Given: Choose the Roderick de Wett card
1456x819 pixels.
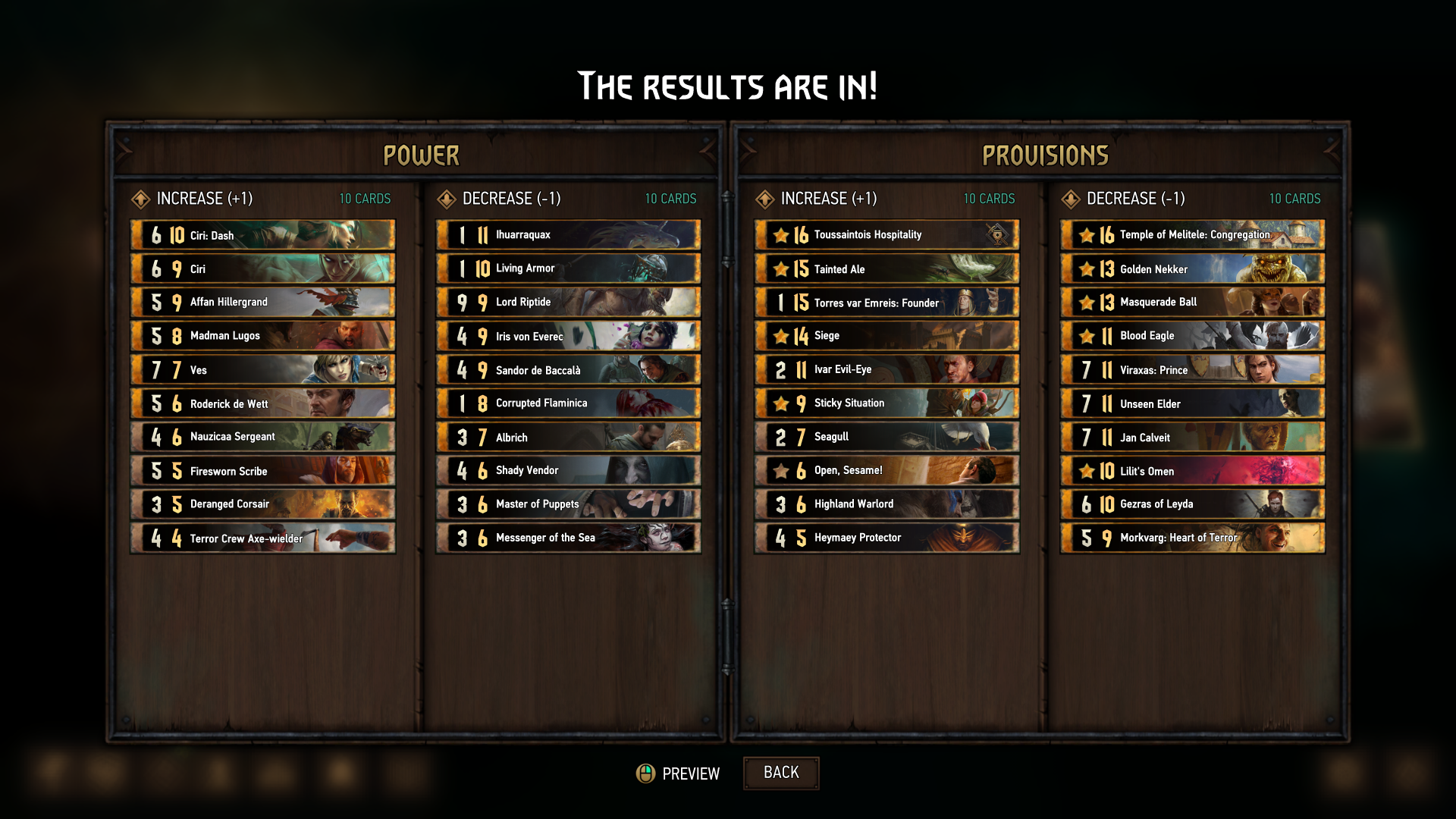Looking at the screenshot, I should tap(262, 403).
